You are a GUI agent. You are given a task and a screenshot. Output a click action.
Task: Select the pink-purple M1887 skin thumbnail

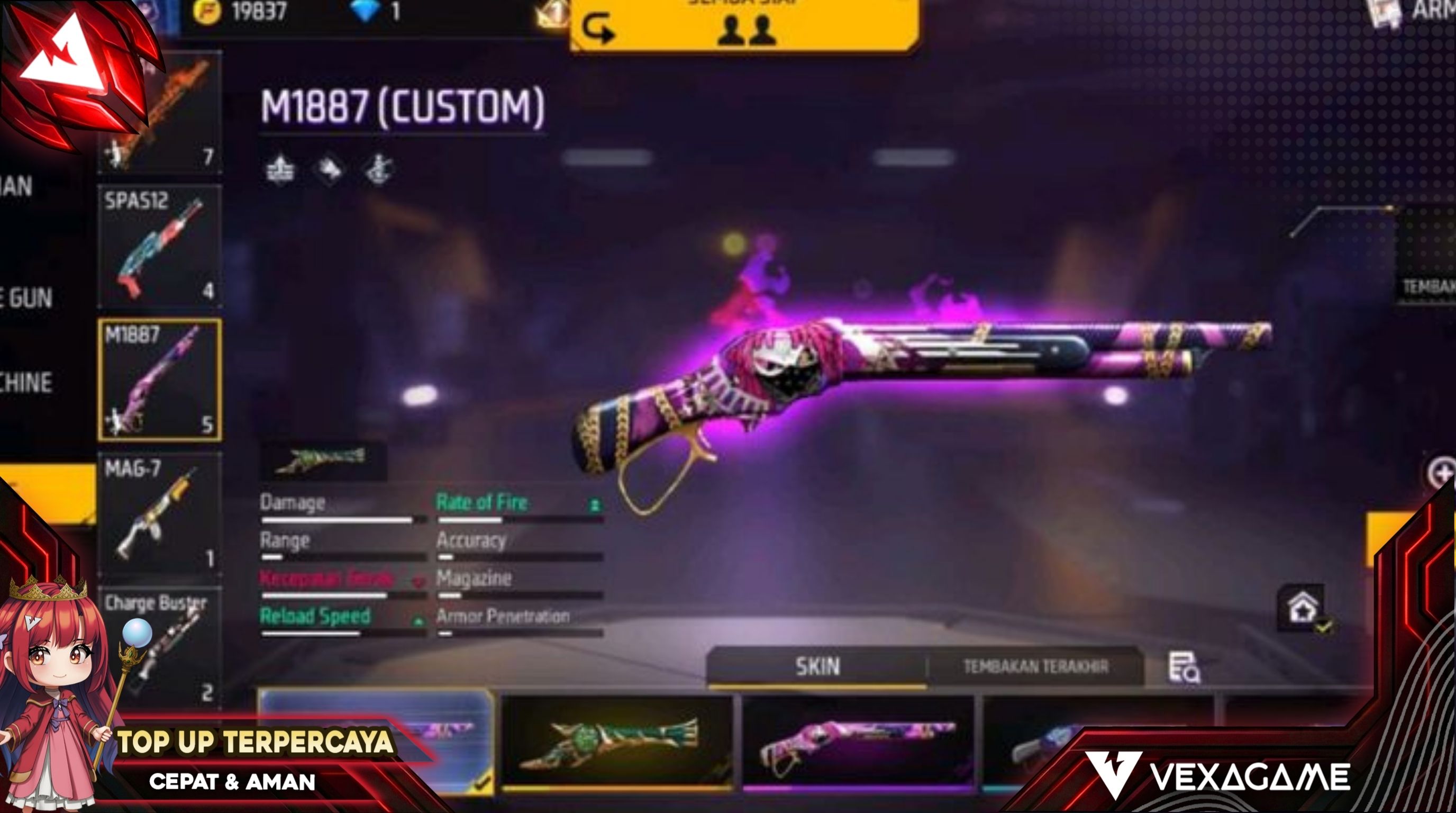(x=858, y=740)
